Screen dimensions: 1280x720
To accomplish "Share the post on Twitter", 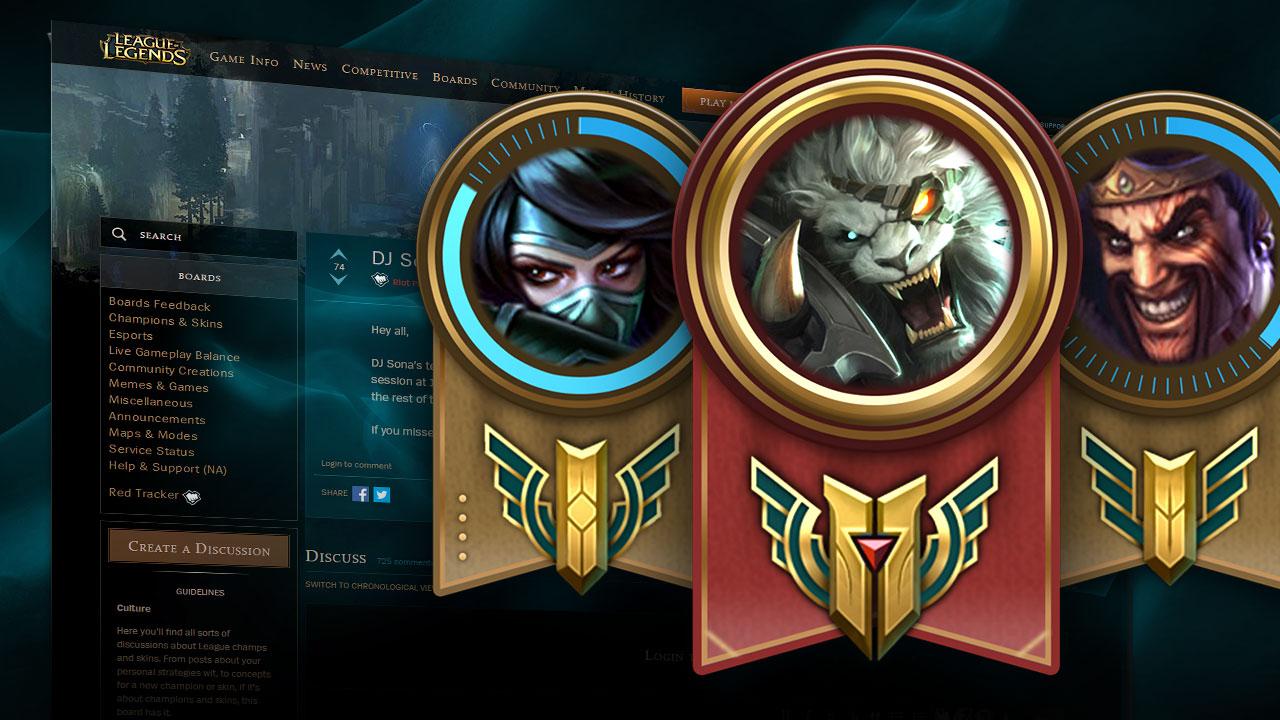I will point(382,494).
